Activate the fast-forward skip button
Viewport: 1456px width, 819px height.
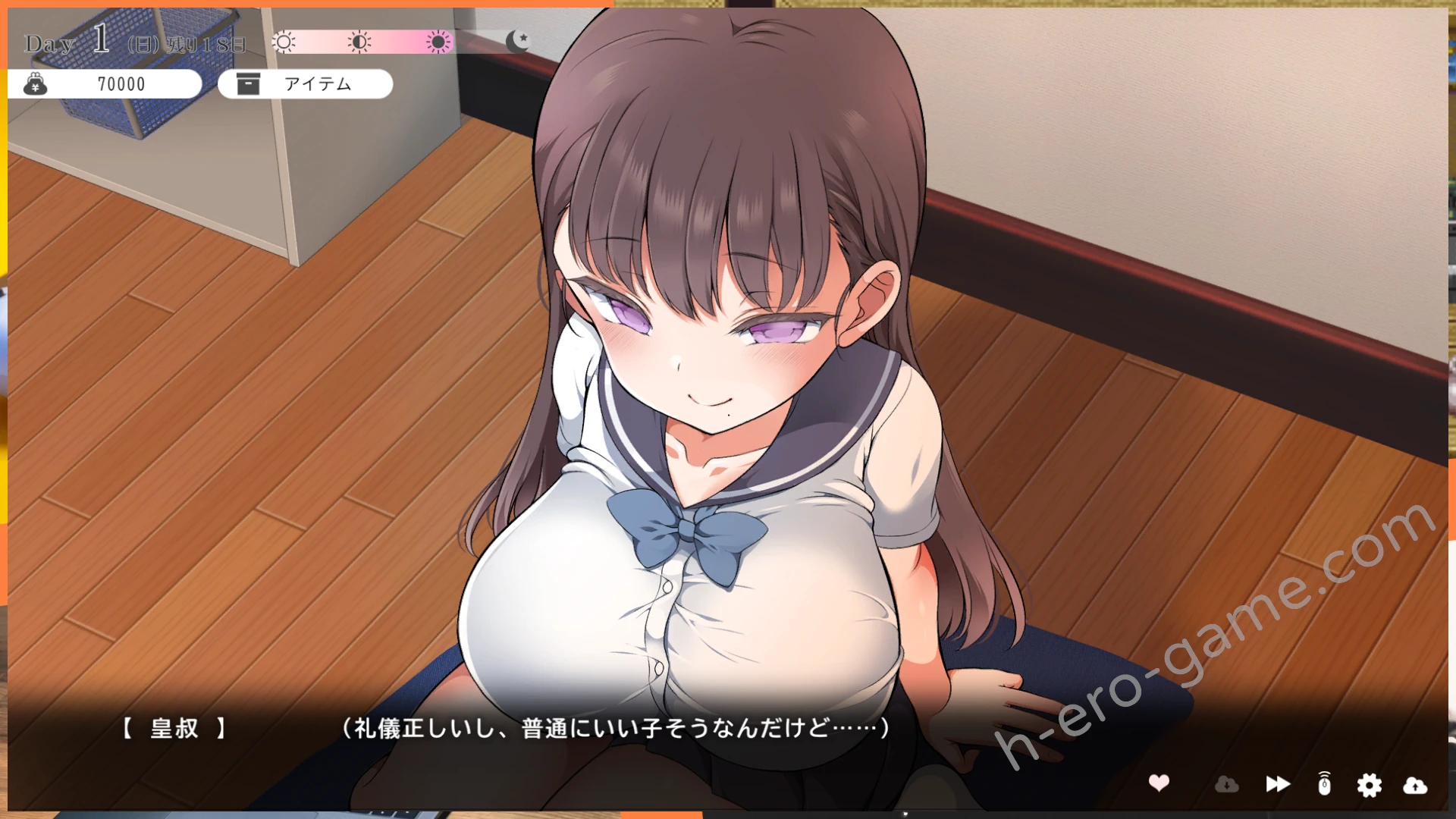click(1278, 784)
